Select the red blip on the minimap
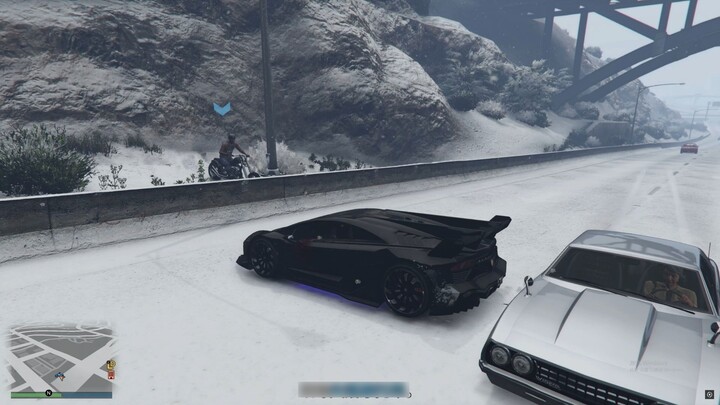The height and width of the screenshot is (405, 720). [111, 375]
